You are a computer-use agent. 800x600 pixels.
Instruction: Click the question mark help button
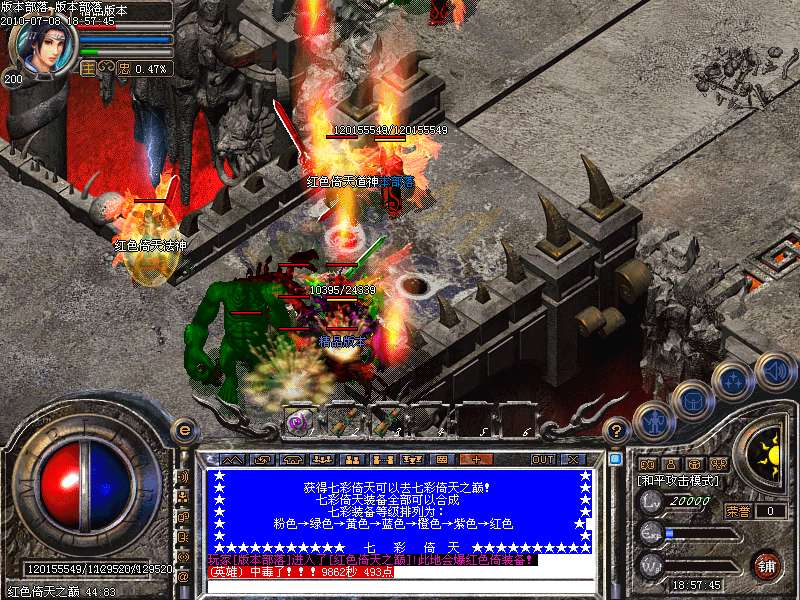[618, 430]
